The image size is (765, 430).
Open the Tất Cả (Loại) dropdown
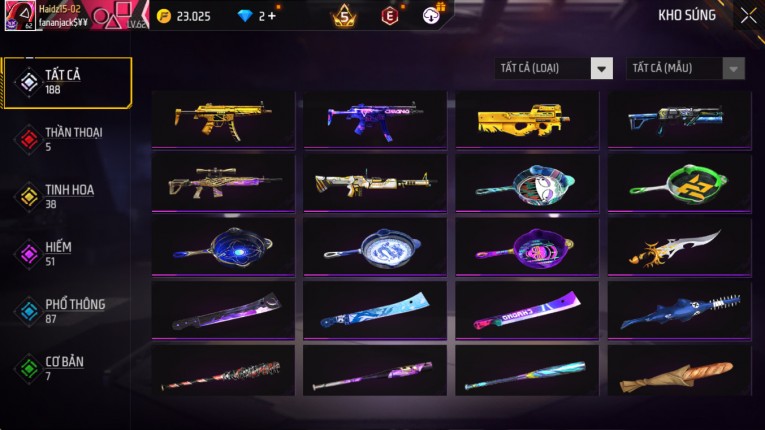(x=554, y=68)
